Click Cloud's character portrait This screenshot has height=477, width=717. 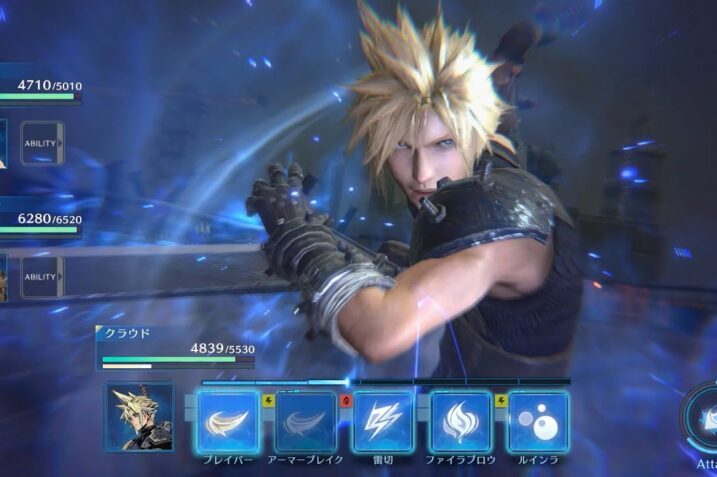click(x=139, y=417)
